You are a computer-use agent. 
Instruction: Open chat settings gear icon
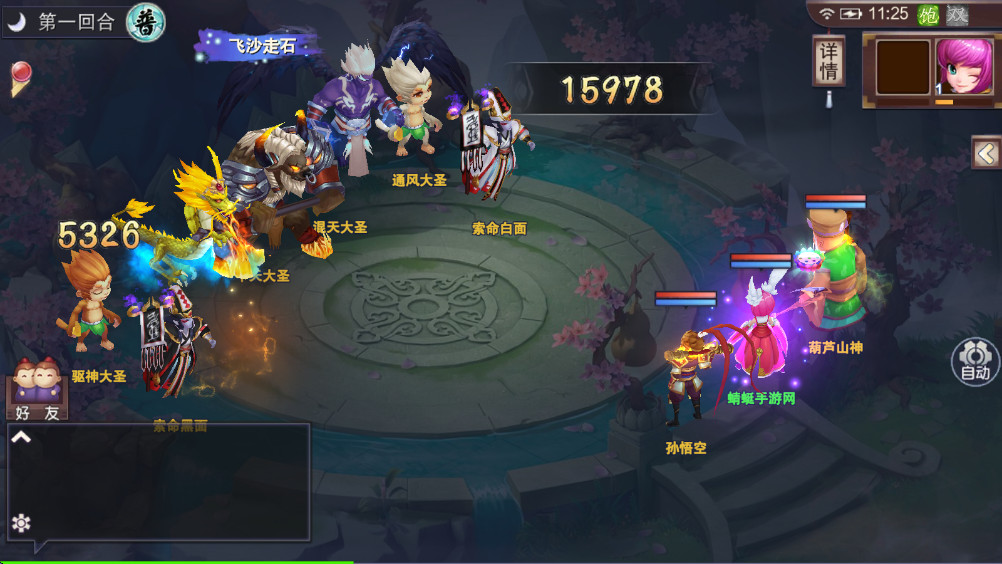20,523
